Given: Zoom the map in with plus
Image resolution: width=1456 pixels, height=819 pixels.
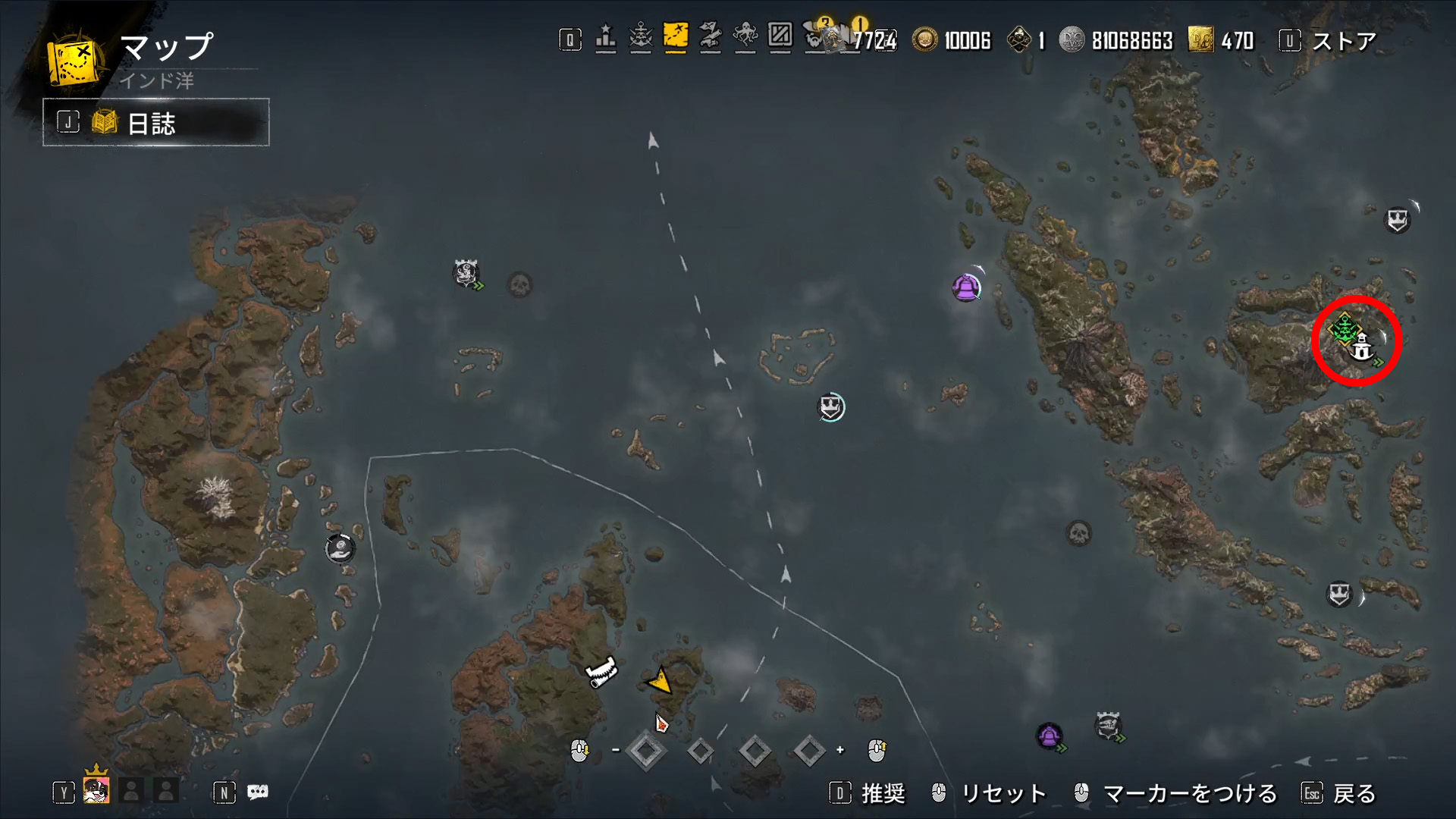Looking at the screenshot, I should (840, 750).
